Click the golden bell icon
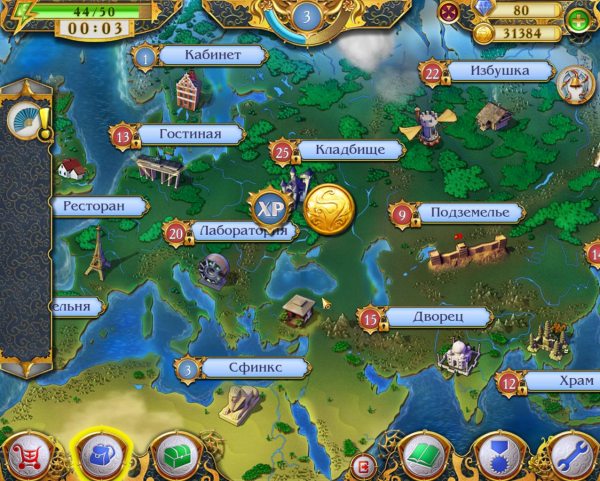 point(573,83)
